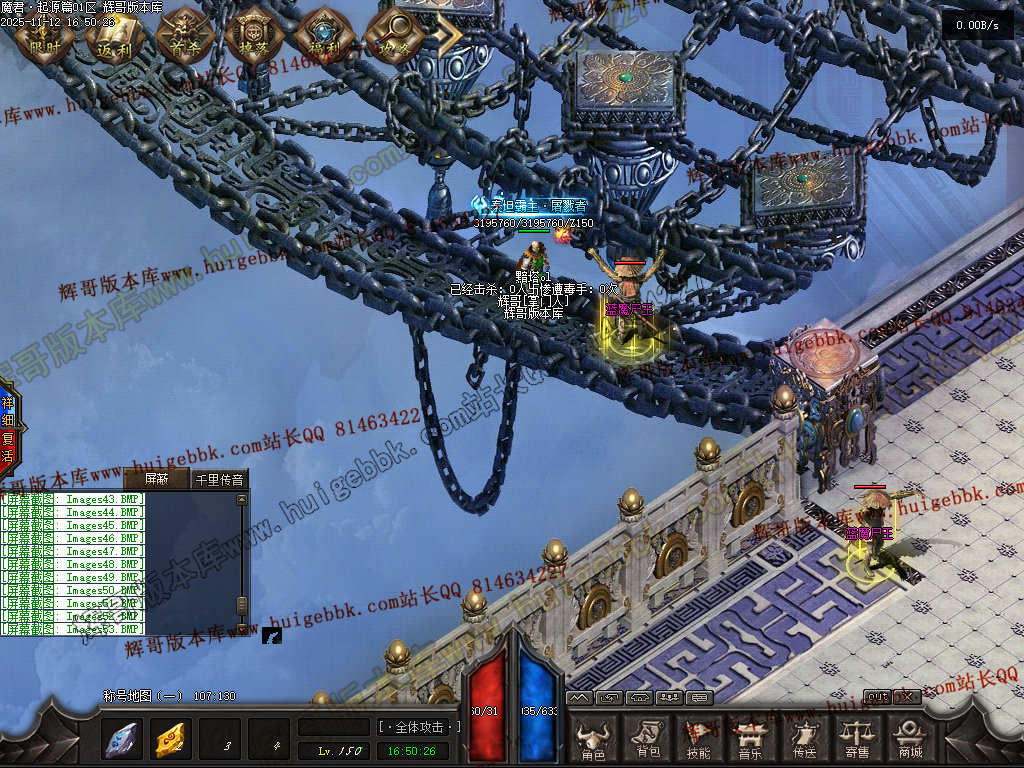Collapse the top icon row arrow

coord(447,35)
